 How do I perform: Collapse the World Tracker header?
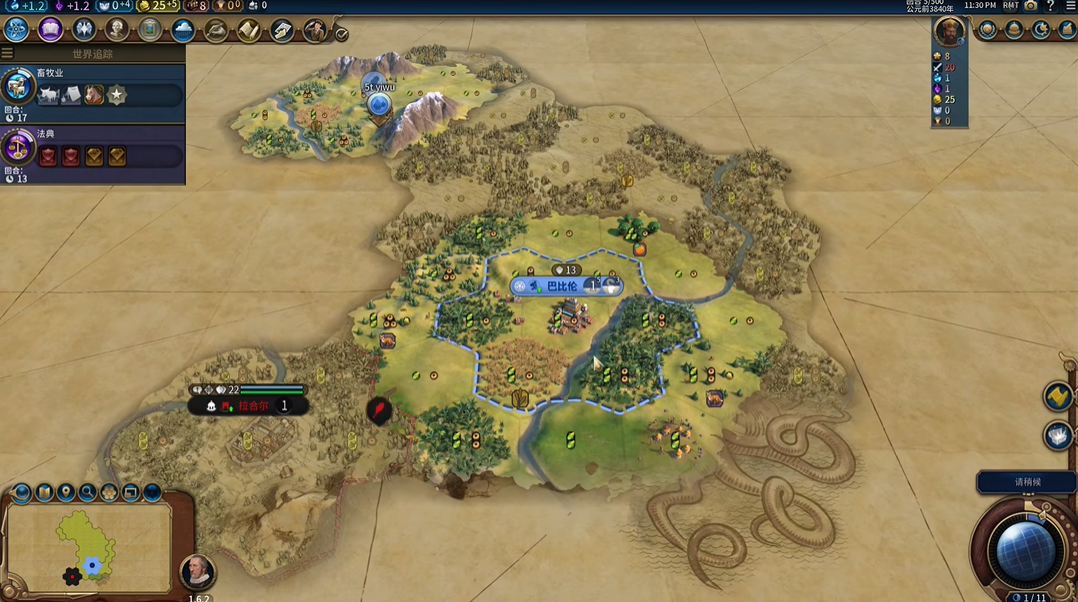coord(8,53)
